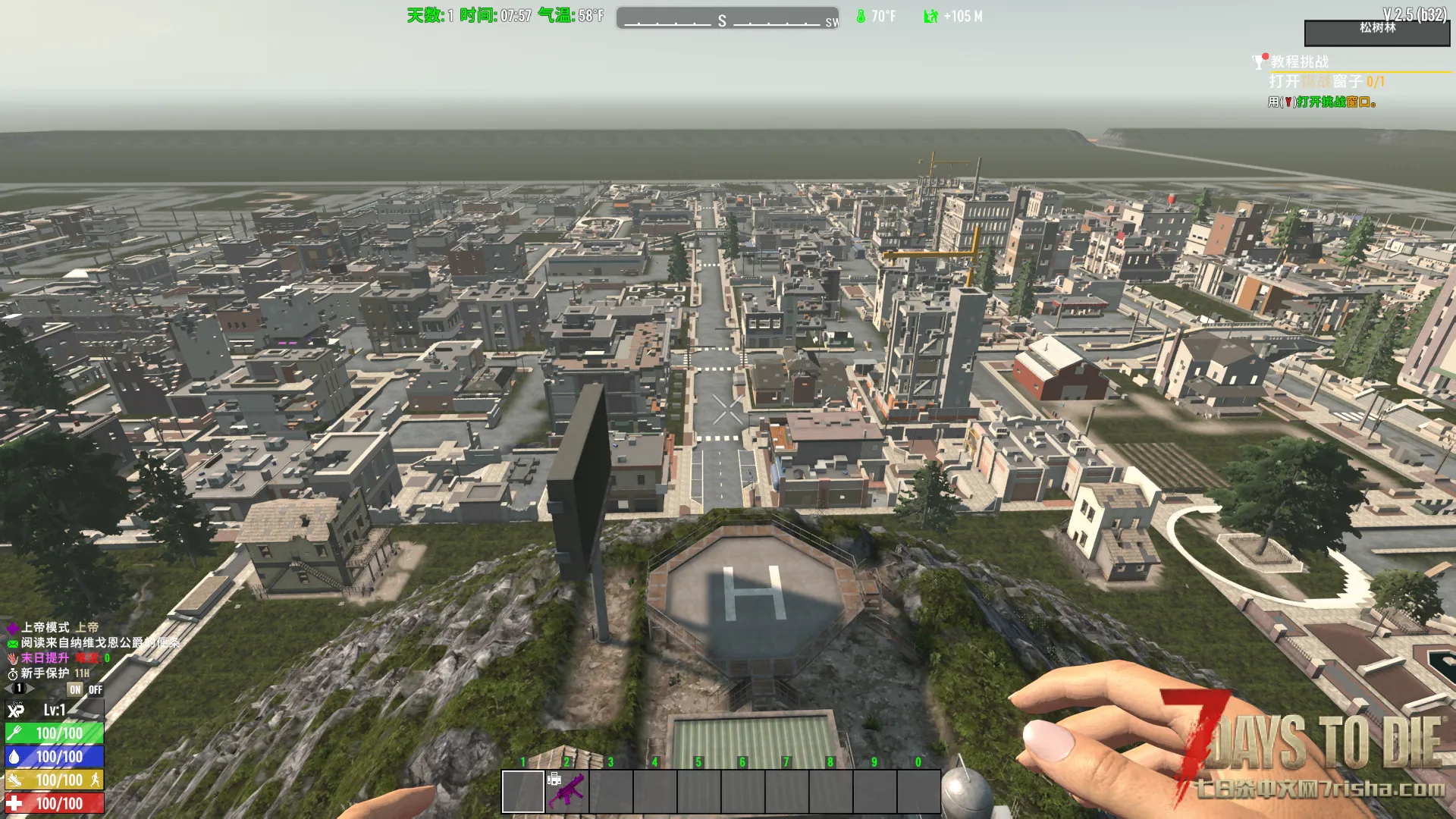Click the newbie protection (新手保护) stopwatch buff
The width and height of the screenshot is (1456, 819).
click(47, 673)
